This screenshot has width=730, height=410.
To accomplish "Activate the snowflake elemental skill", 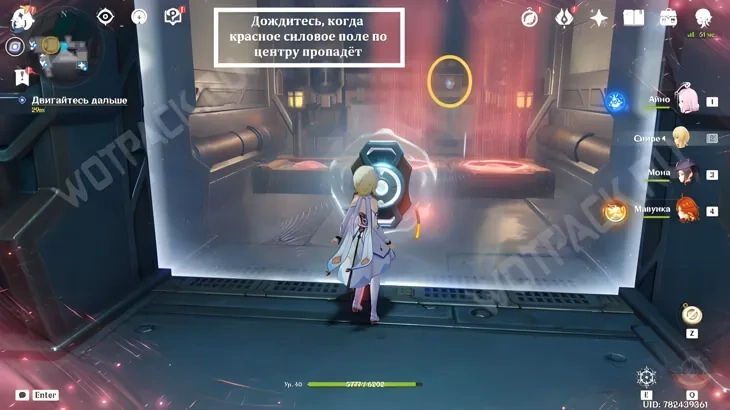I will click(x=647, y=378).
